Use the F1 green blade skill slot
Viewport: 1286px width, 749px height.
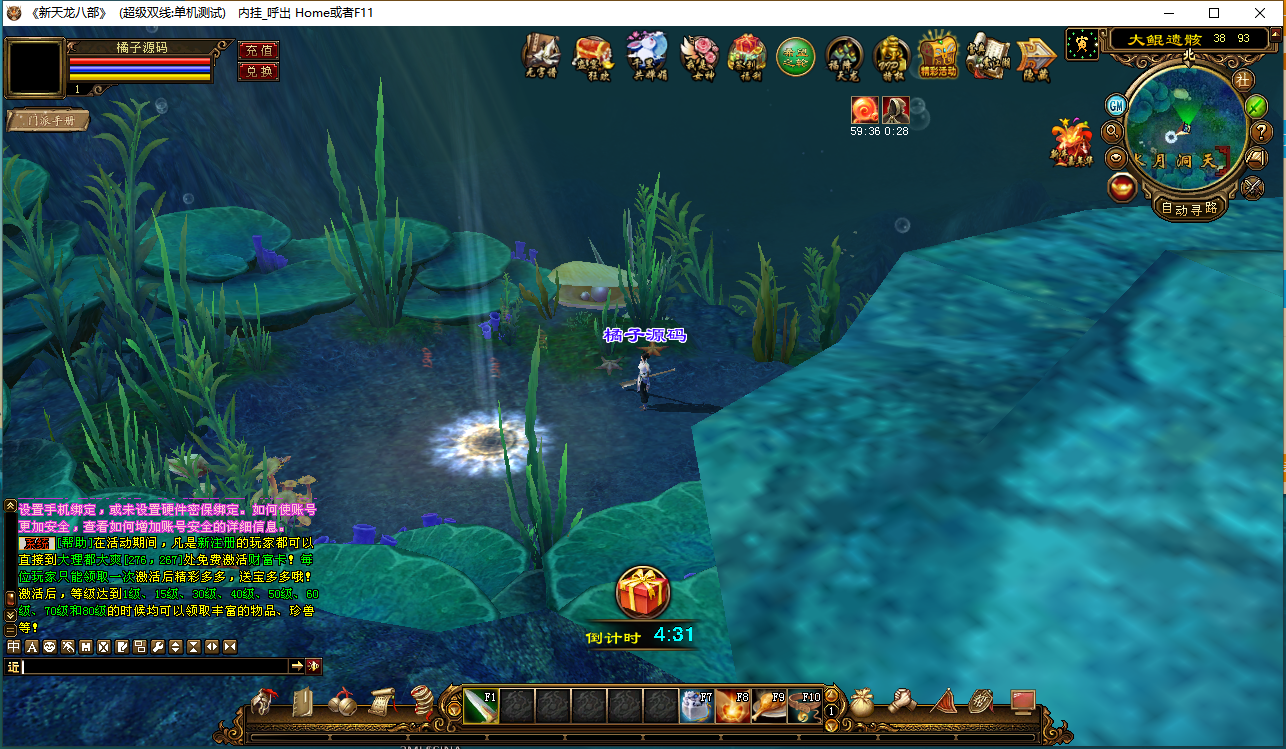tap(480, 706)
